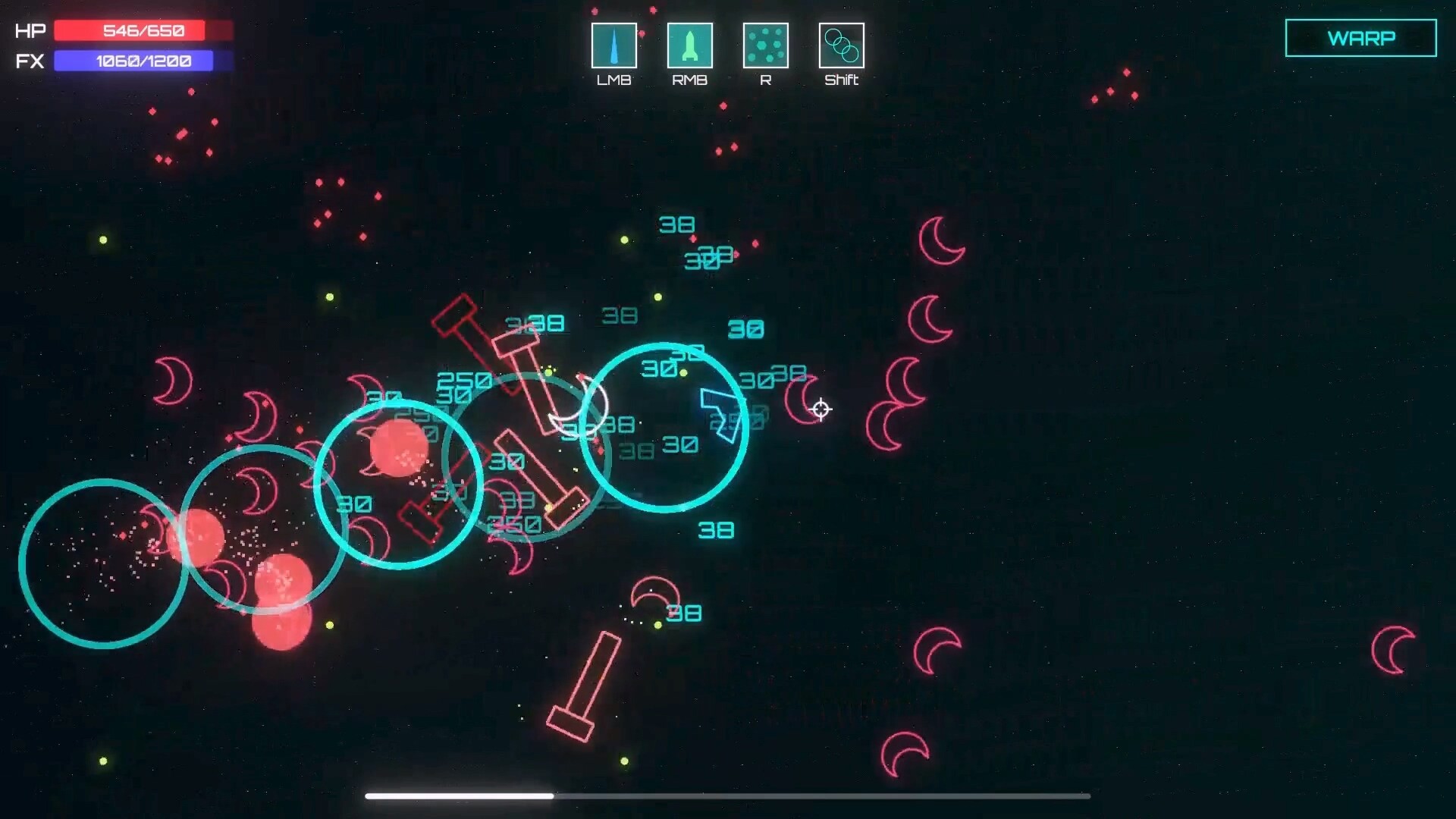Click the FX energy bar

(133, 61)
